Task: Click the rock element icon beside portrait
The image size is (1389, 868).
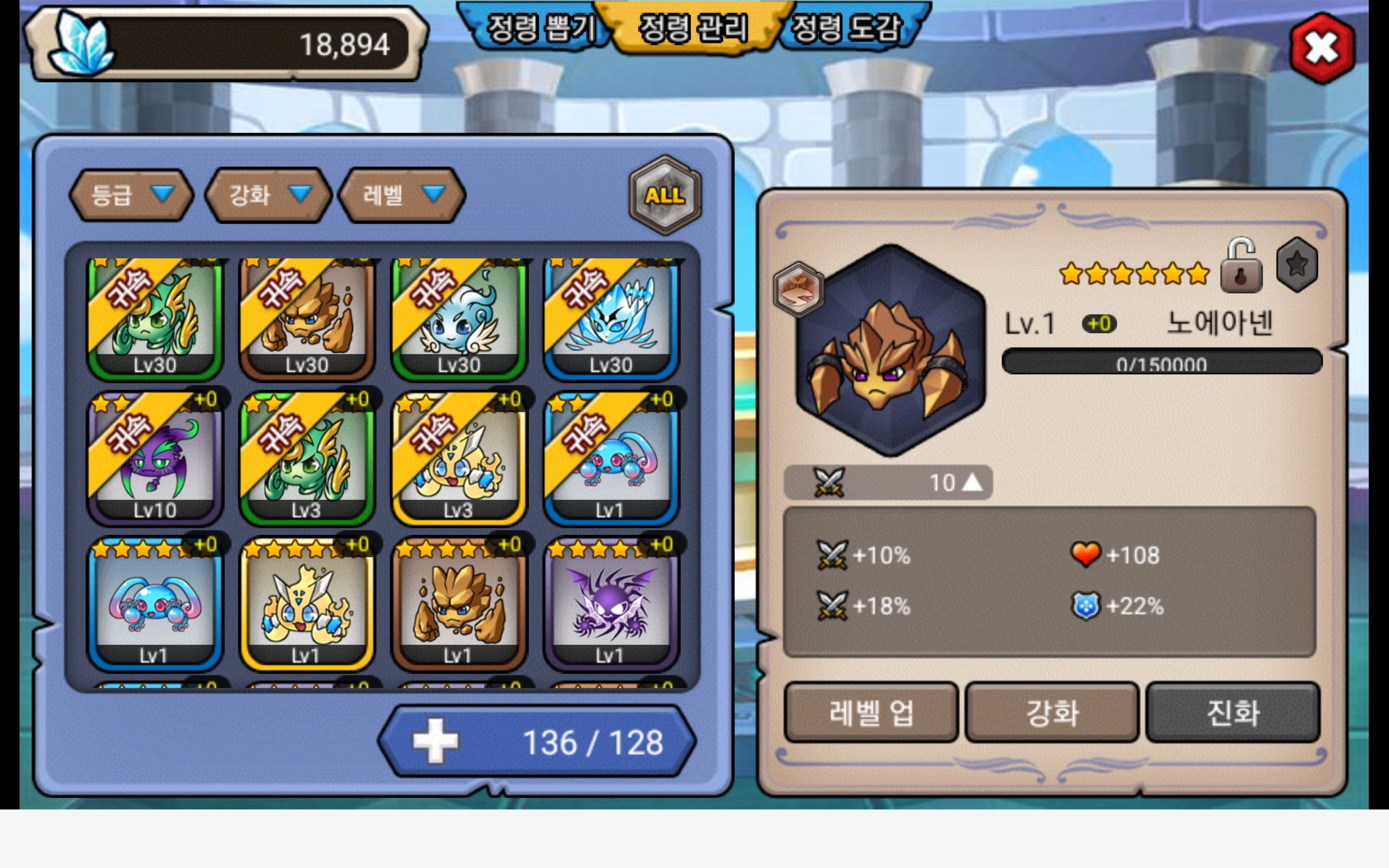Action: tap(798, 289)
